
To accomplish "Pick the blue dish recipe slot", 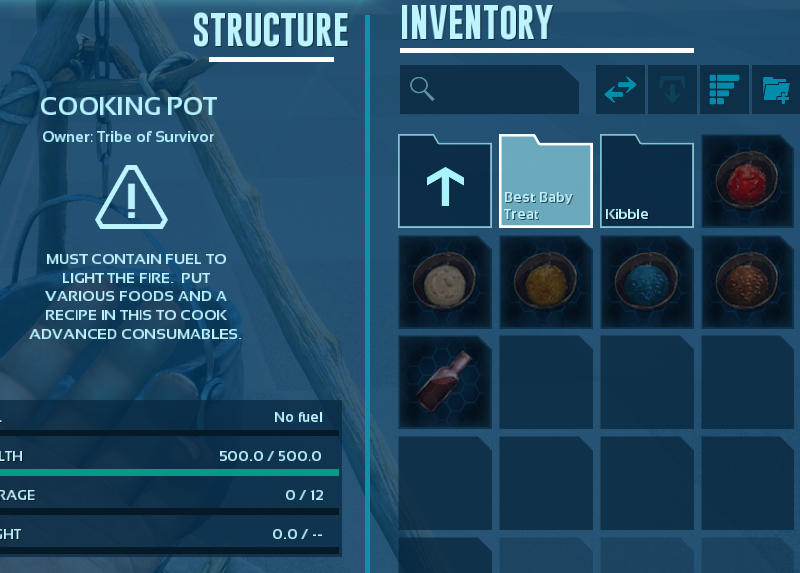I will pos(647,282).
